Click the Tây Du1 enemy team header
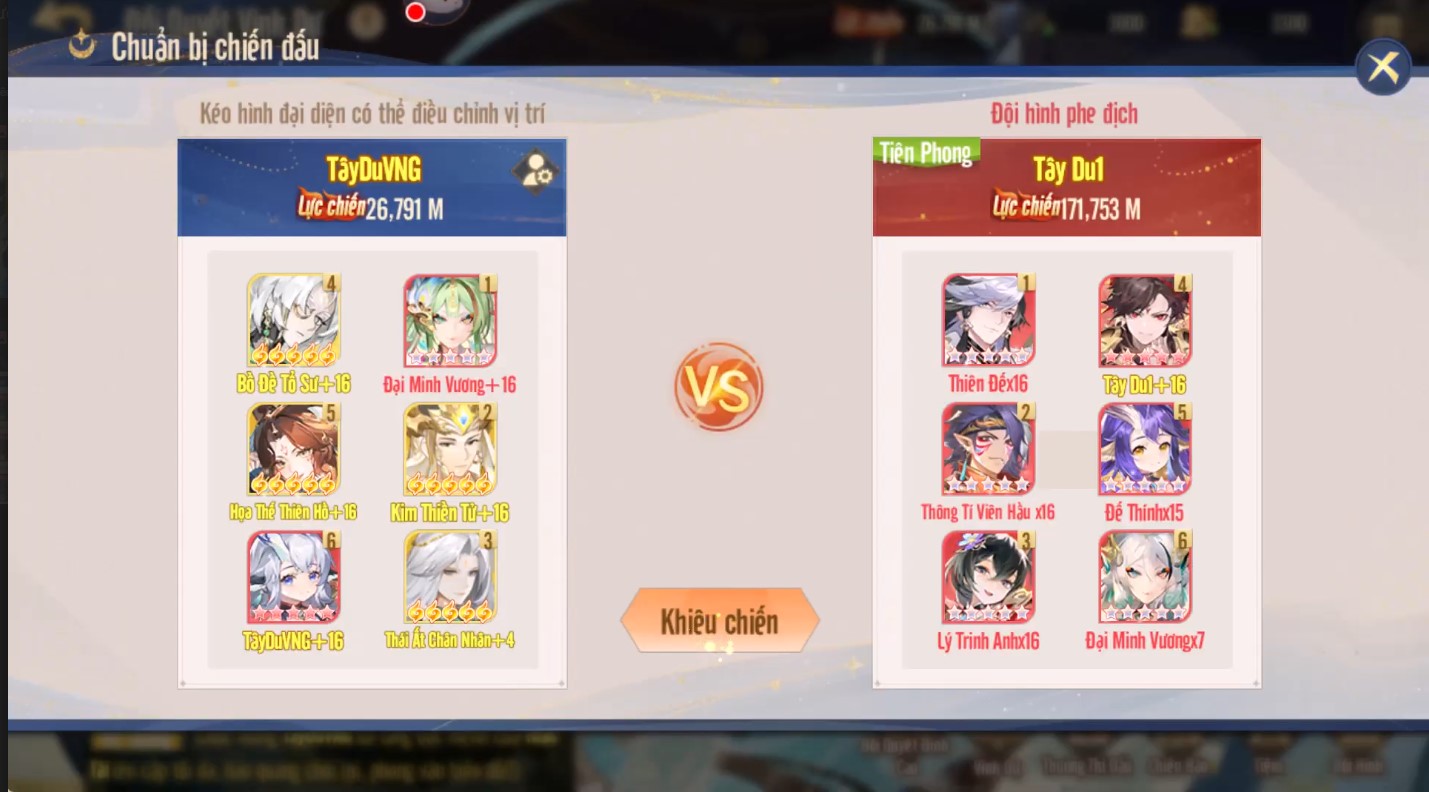 point(1066,169)
